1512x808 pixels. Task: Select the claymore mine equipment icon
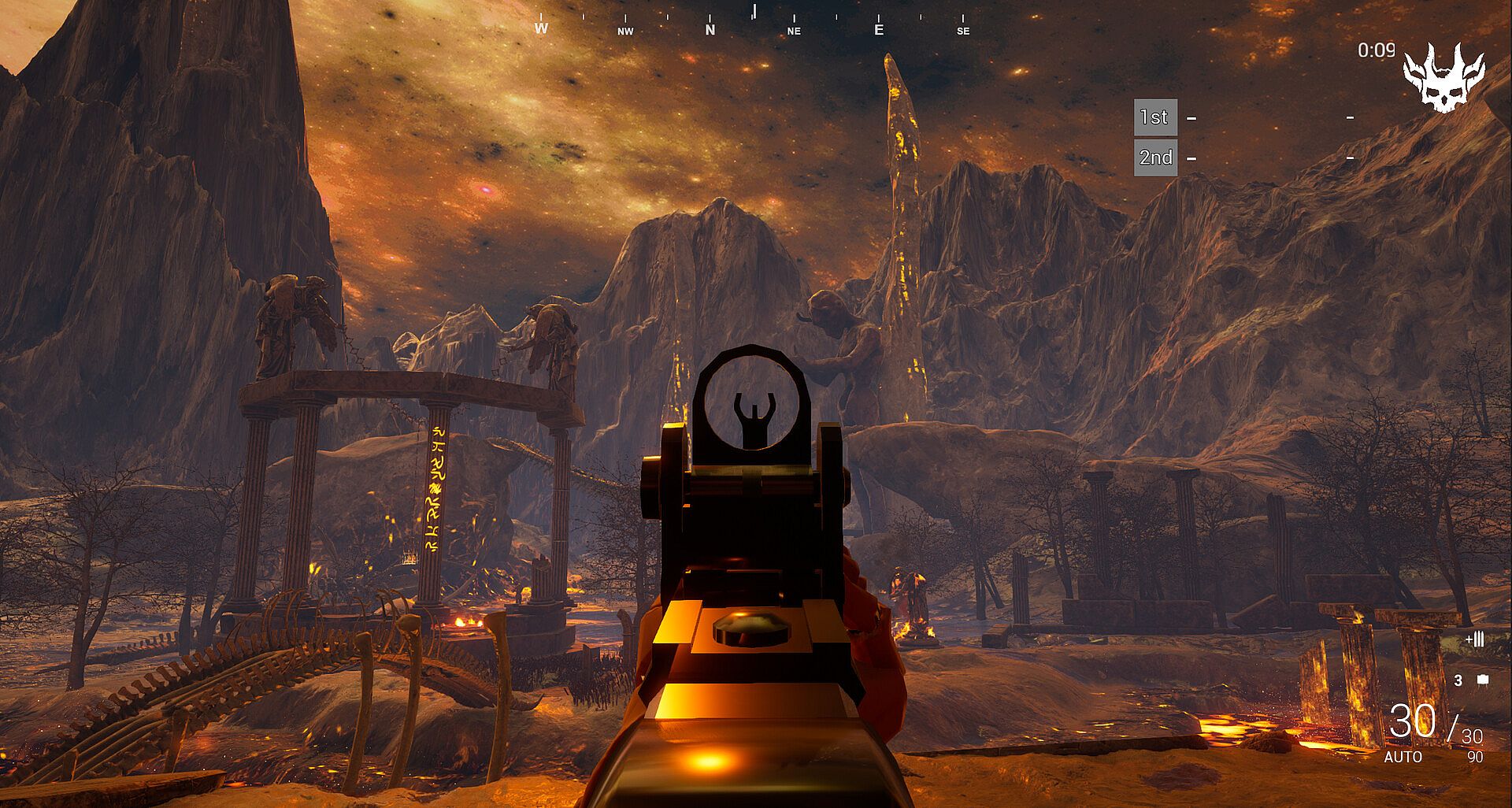point(1483,680)
